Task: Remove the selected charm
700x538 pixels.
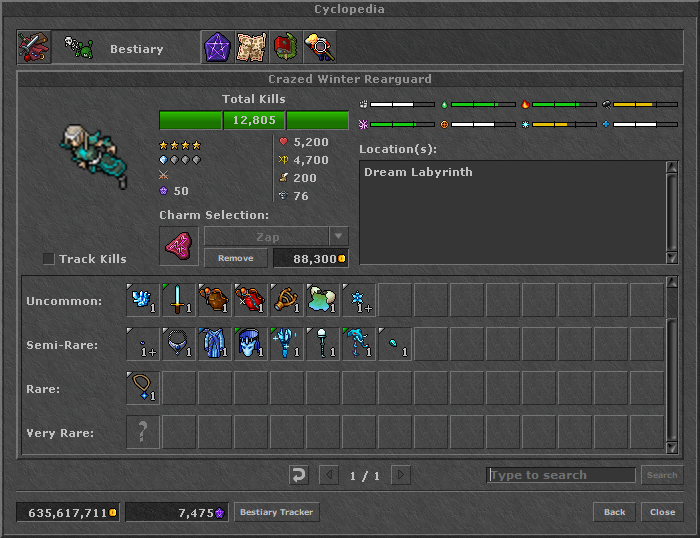Action: pyautogui.click(x=236, y=258)
